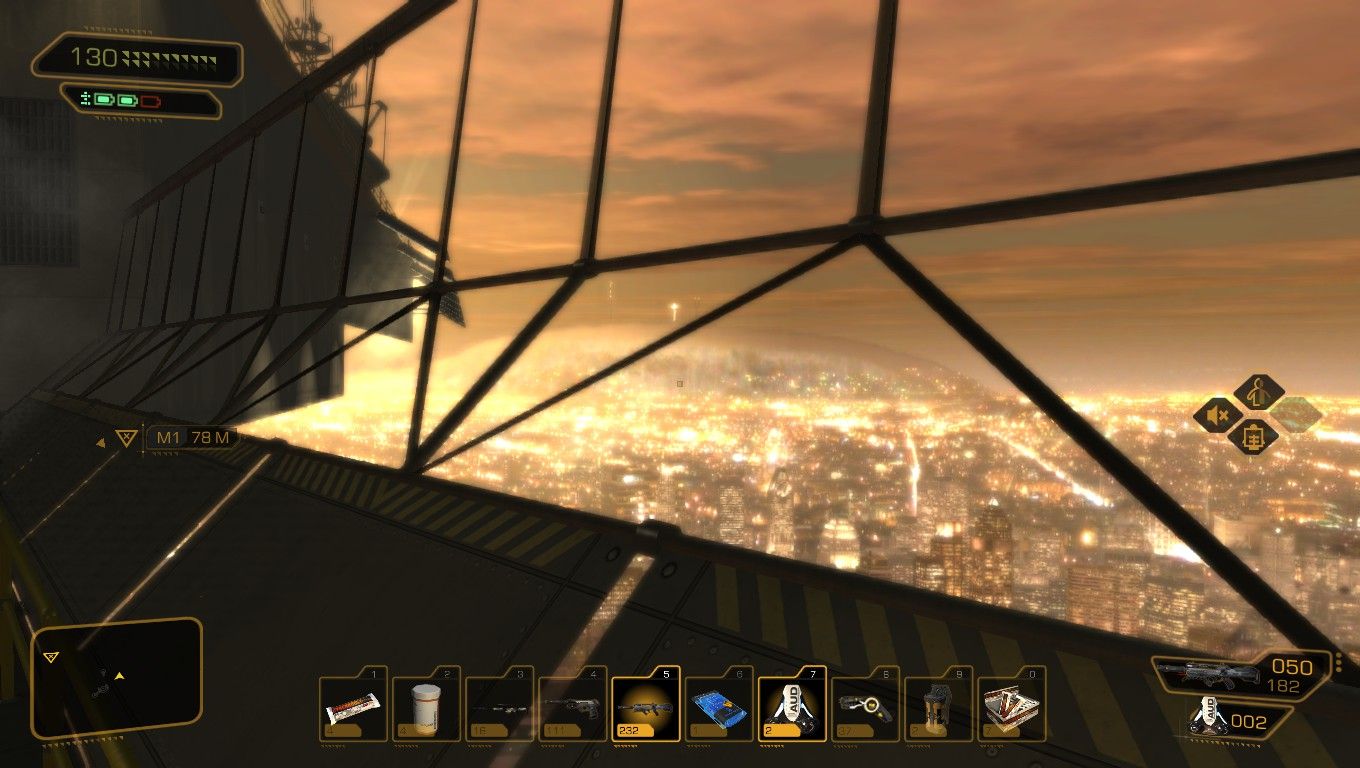Click the AUD device in slot 7

790,705
